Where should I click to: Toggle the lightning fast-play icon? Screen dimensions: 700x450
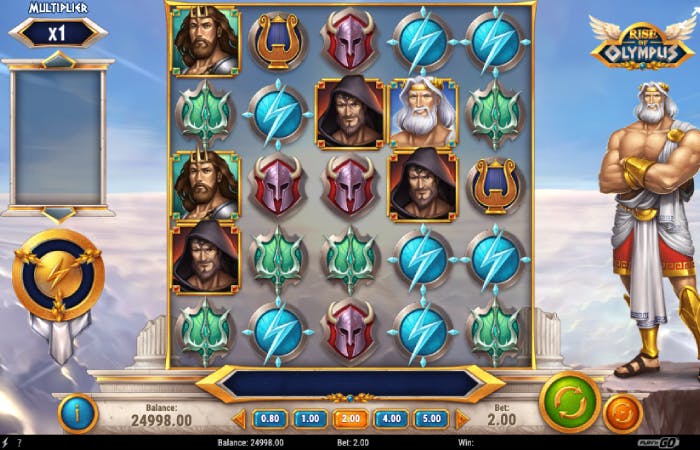point(5,442)
